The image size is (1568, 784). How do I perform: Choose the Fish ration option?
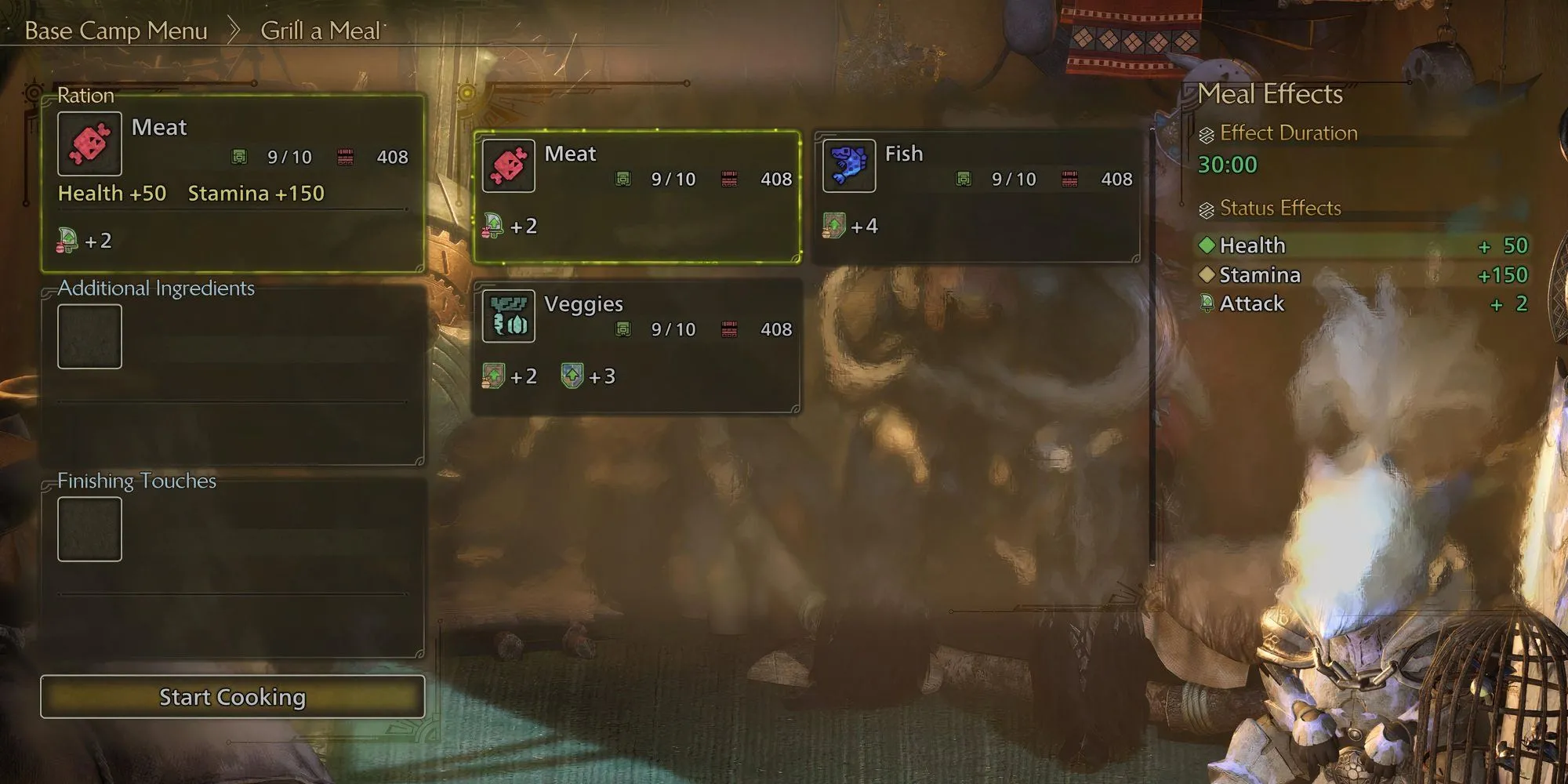click(976, 196)
